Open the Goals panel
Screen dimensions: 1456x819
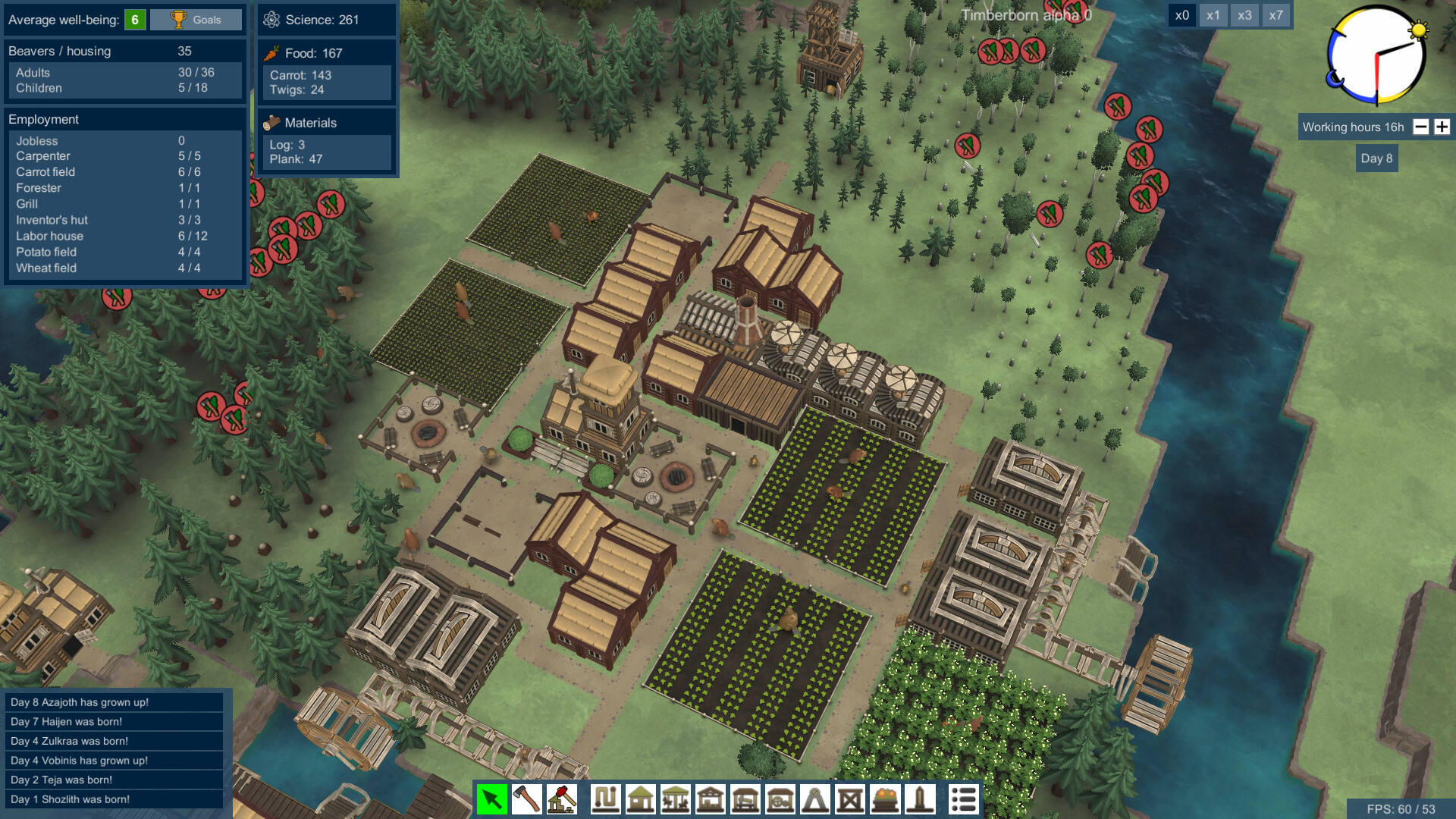tap(196, 20)
